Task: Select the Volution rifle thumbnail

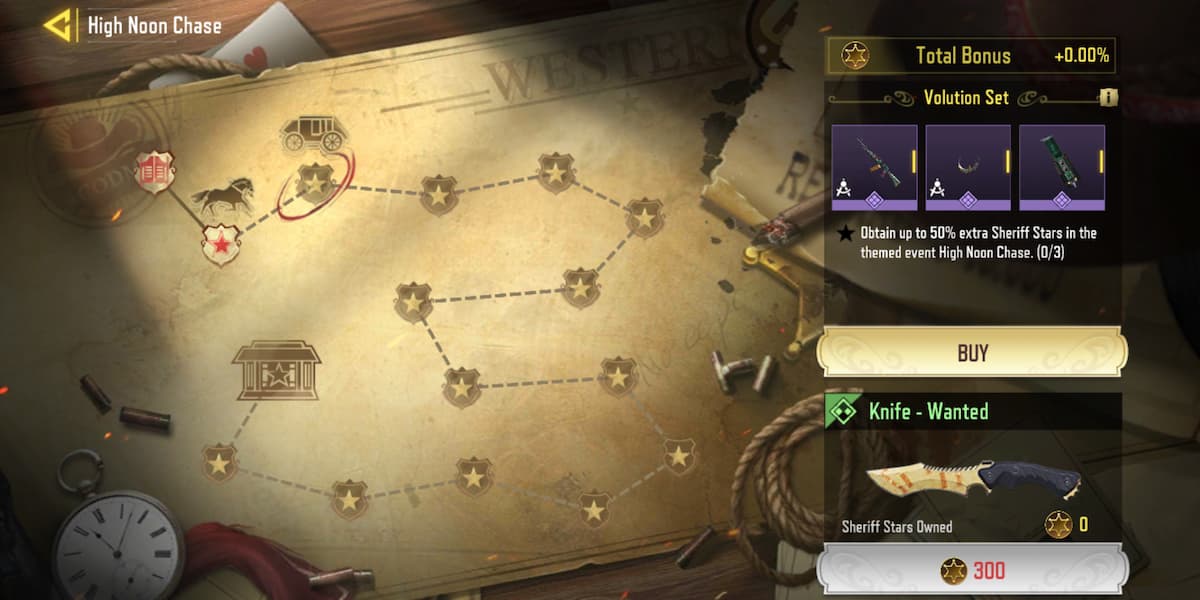Action: pyautogui.click(x=874, y=167)
